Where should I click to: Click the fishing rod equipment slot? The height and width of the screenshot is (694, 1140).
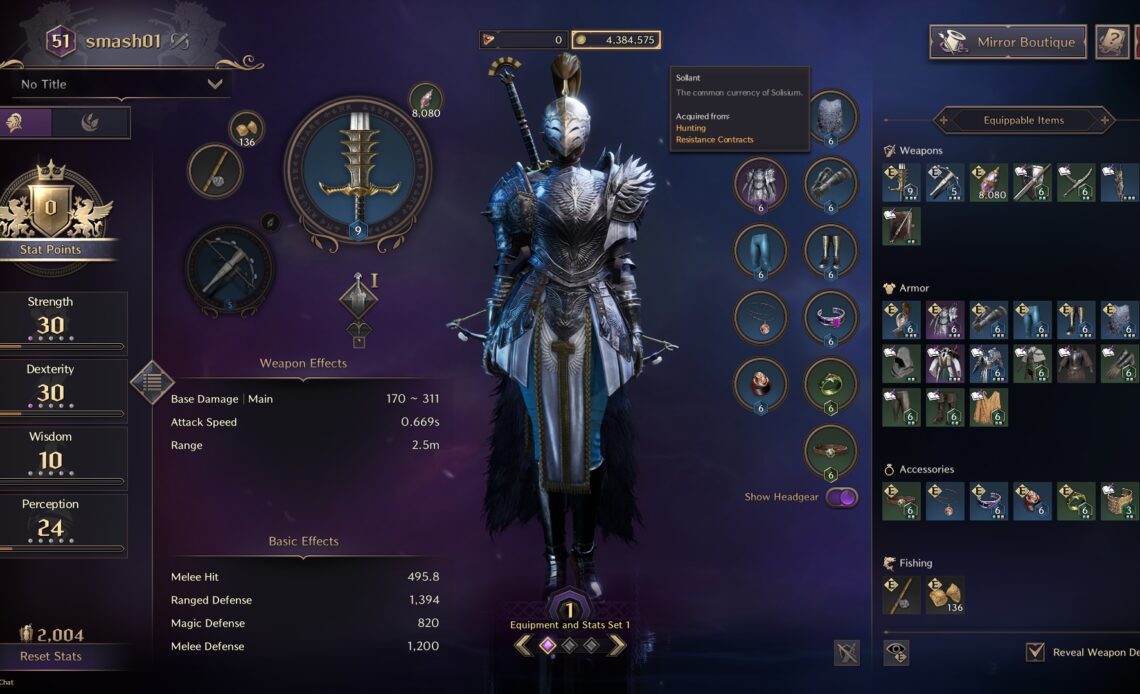tap(215, 170)
